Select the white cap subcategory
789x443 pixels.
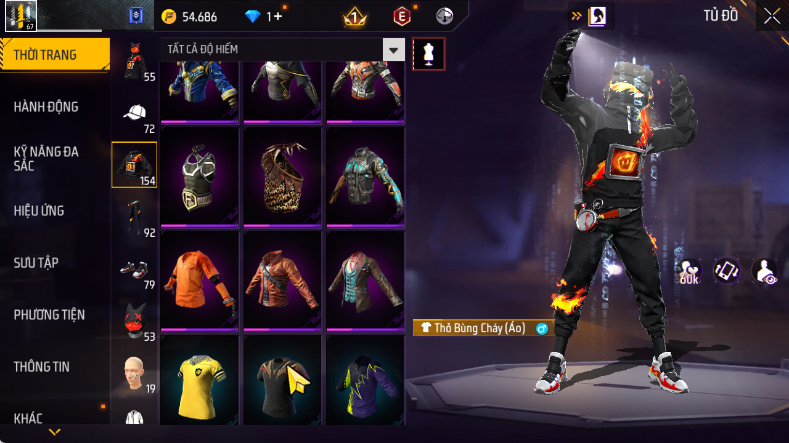135,113
